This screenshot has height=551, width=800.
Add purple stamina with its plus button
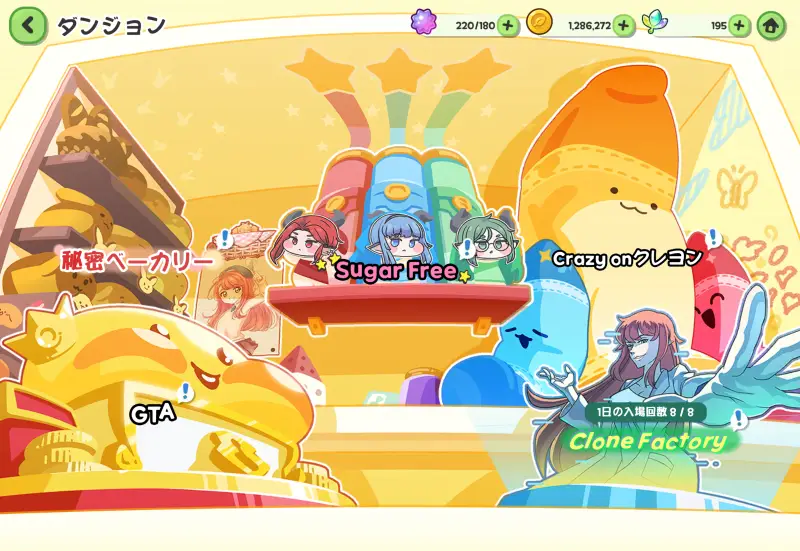507,25
